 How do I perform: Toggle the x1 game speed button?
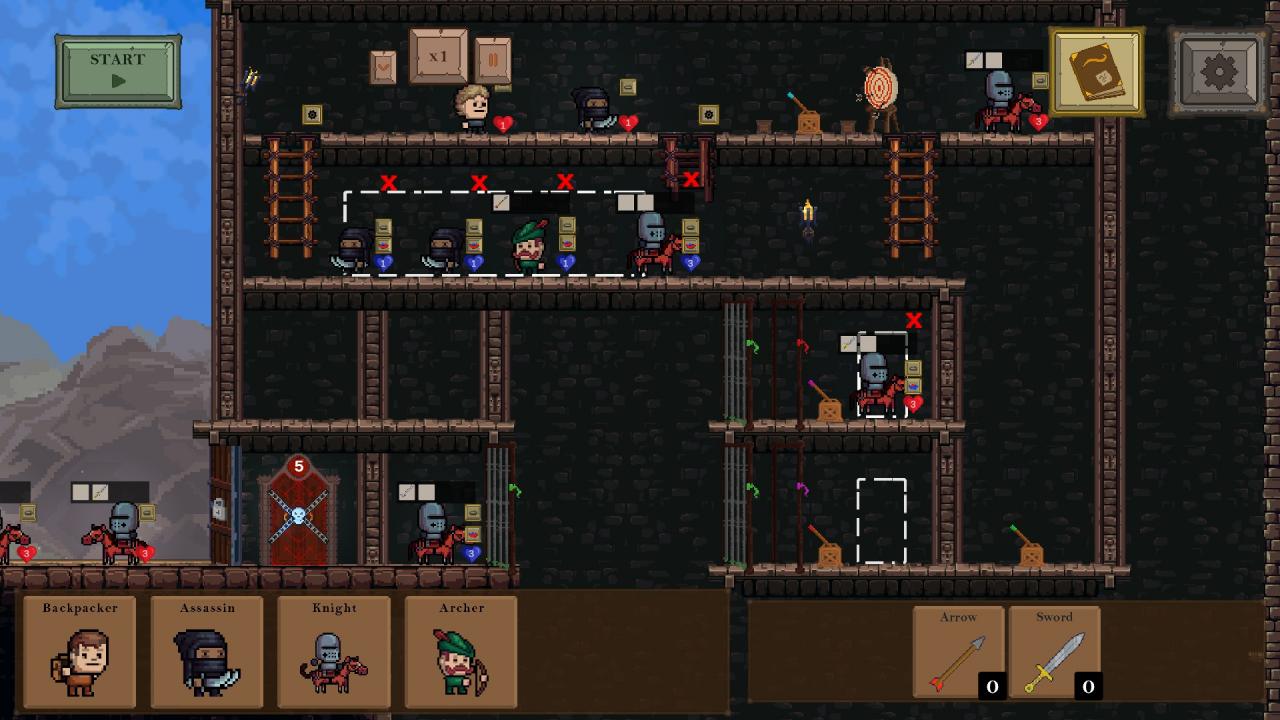click(x=438, y=57)
